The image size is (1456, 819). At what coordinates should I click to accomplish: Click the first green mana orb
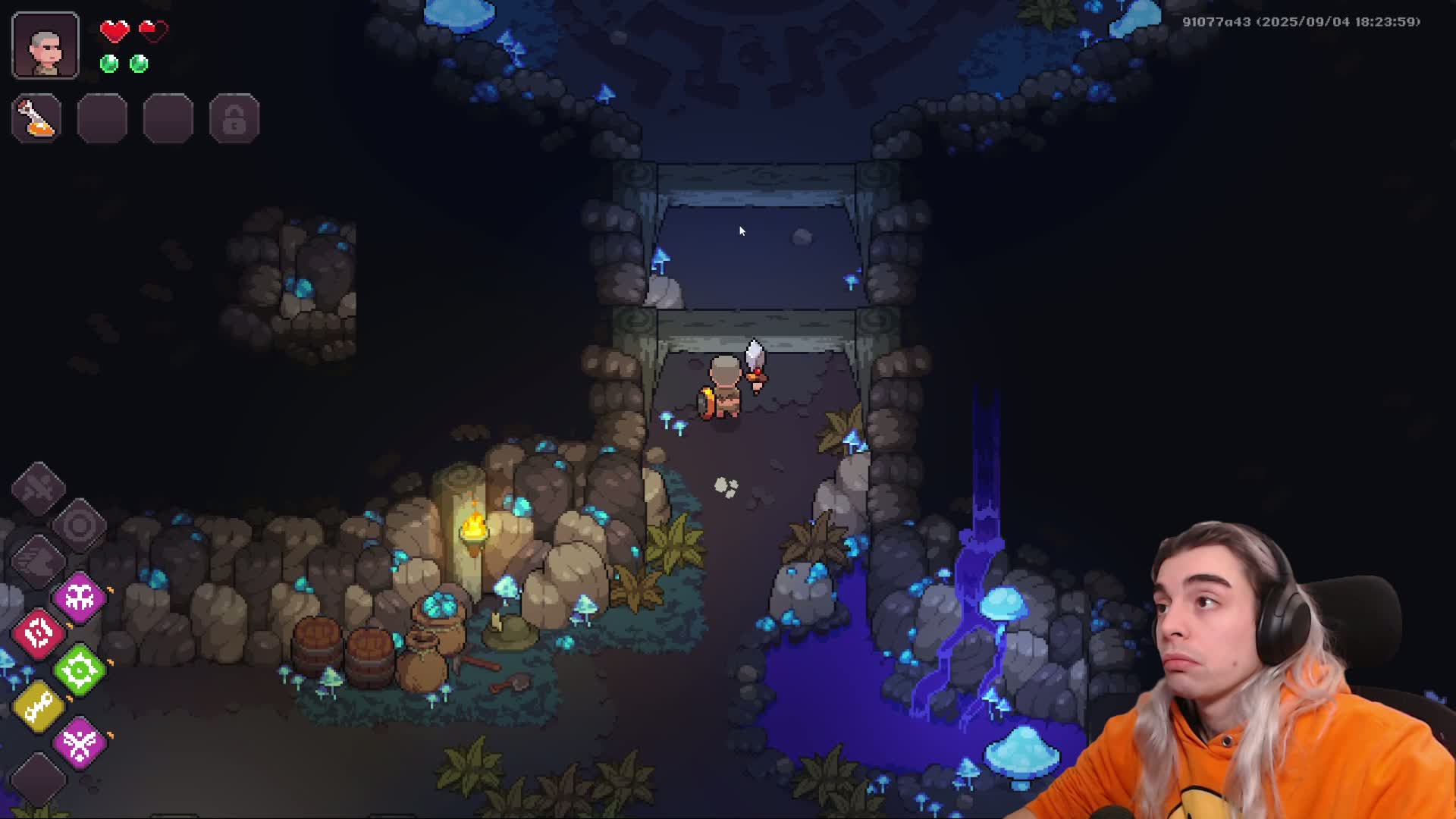point(109,64)
